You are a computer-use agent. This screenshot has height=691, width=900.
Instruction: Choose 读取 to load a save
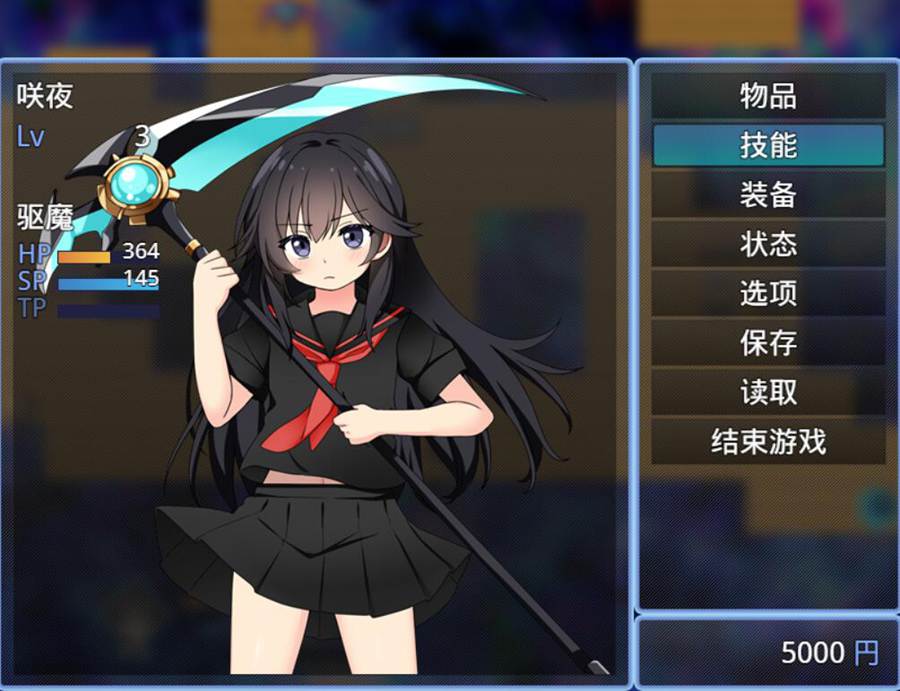(768, 391)
